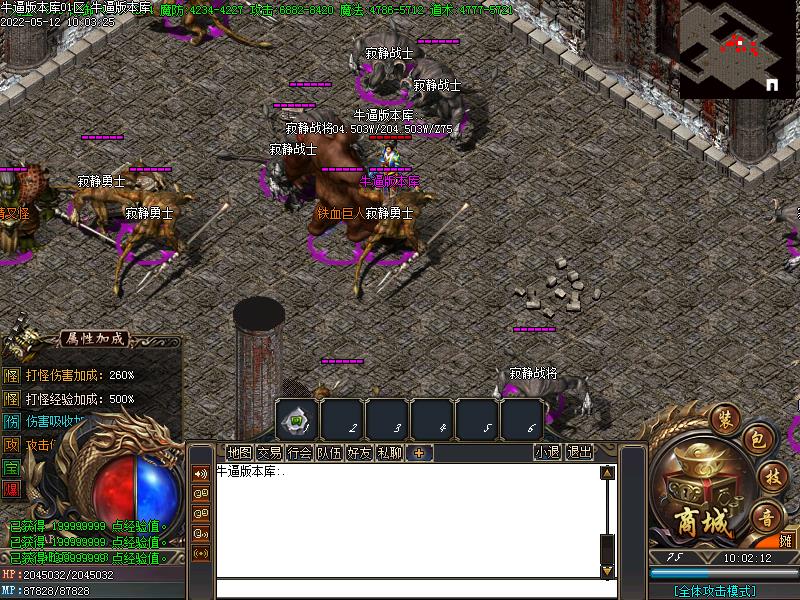Open the 交易 trade tab
This screenshot has width=800, height=600.
tap(269, 452)
